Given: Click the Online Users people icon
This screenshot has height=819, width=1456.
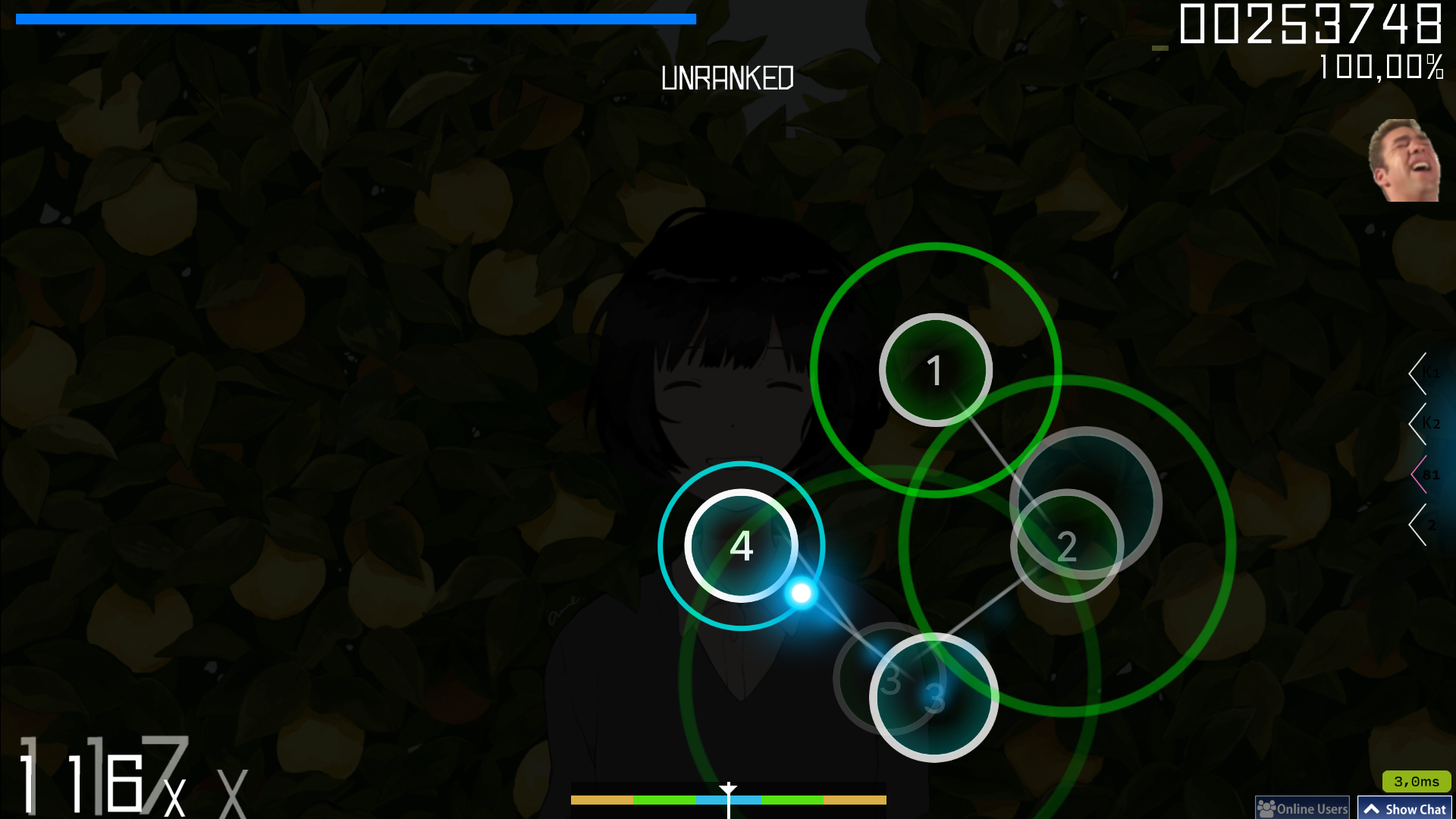Looking at the screenshot, I should [x=1266, y=808].
